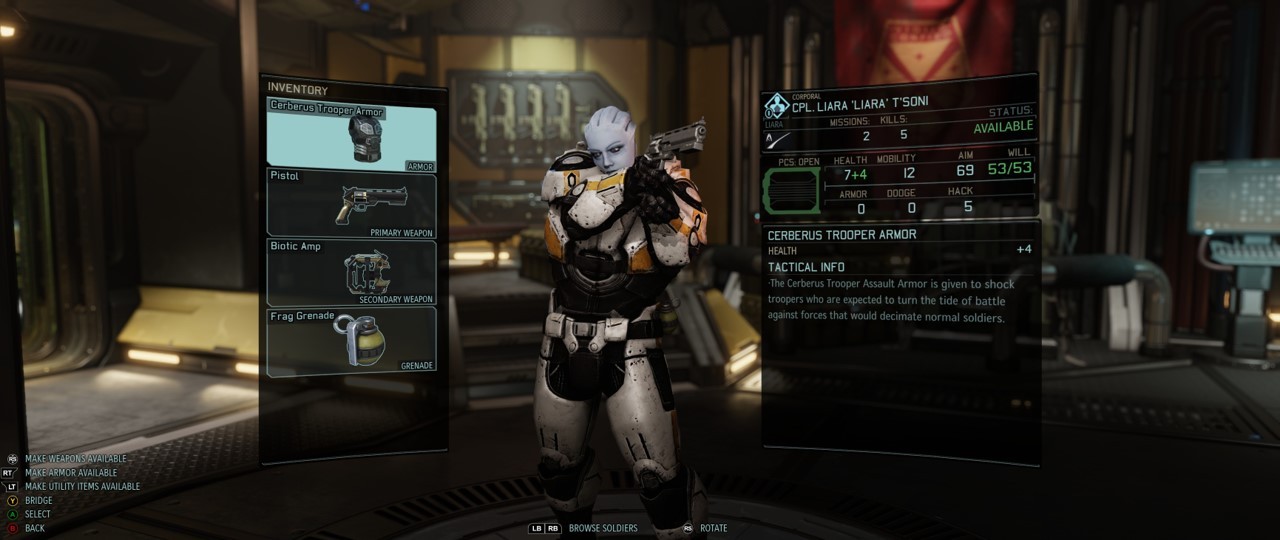The width and height of the screenshot is (1280, 540).
Task: Select the Cerberus Trooper Armor slot
Action: [x=351, y=136]
